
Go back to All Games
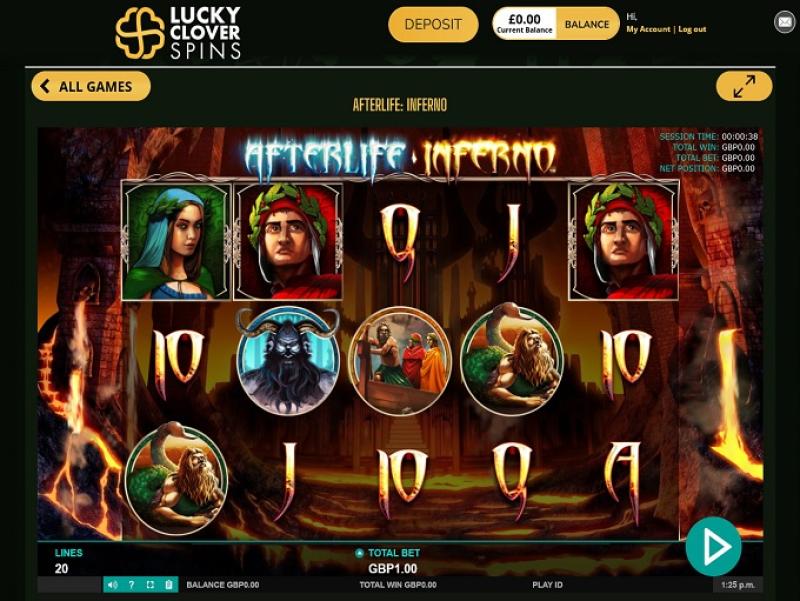tap(91, 87)
